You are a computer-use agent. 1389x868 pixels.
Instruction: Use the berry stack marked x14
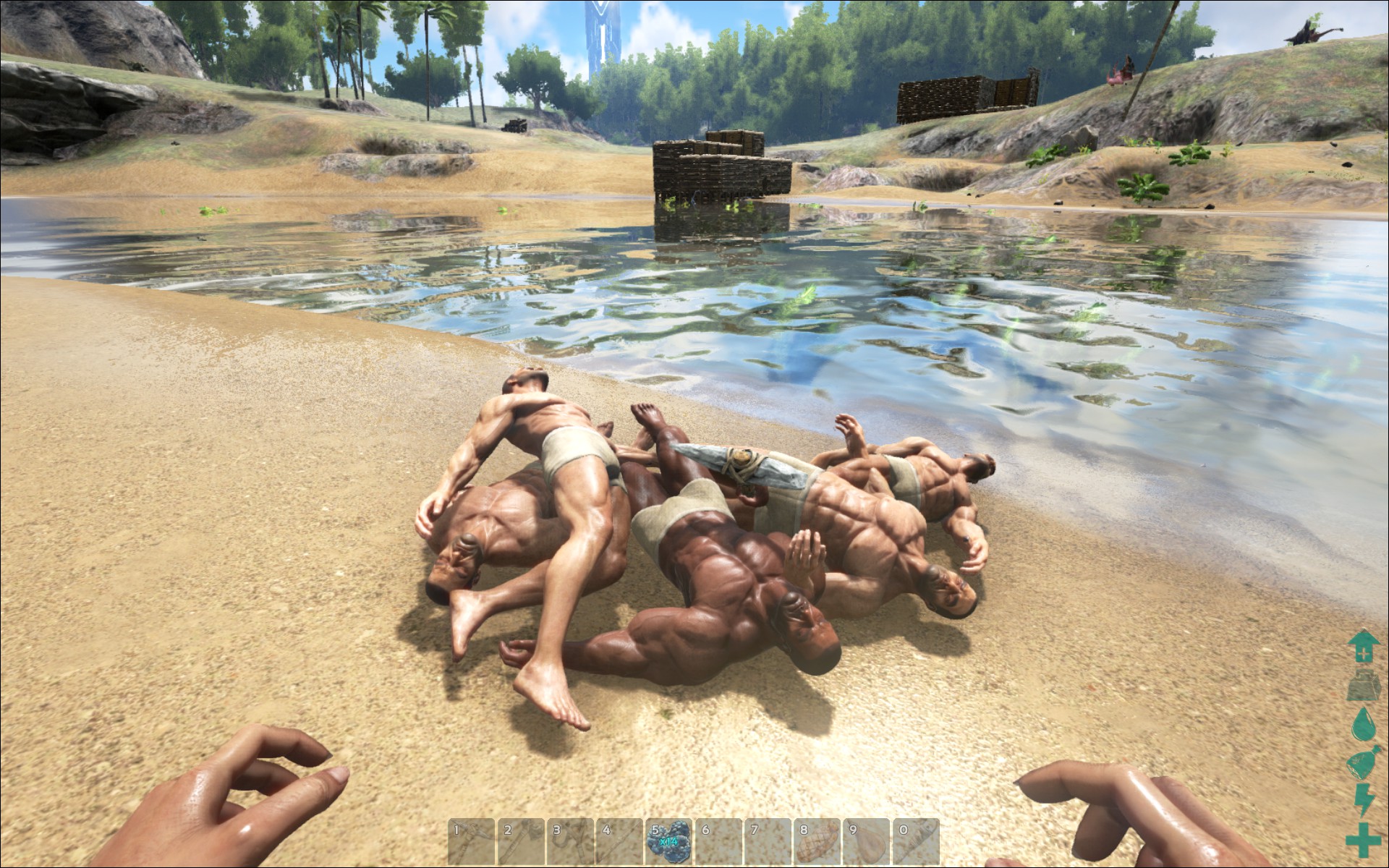[668, 842]
